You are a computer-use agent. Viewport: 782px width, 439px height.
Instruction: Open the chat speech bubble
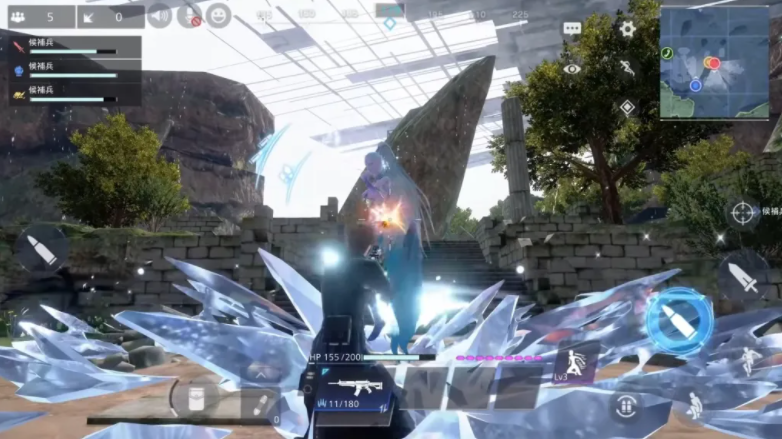pos(572,30)
